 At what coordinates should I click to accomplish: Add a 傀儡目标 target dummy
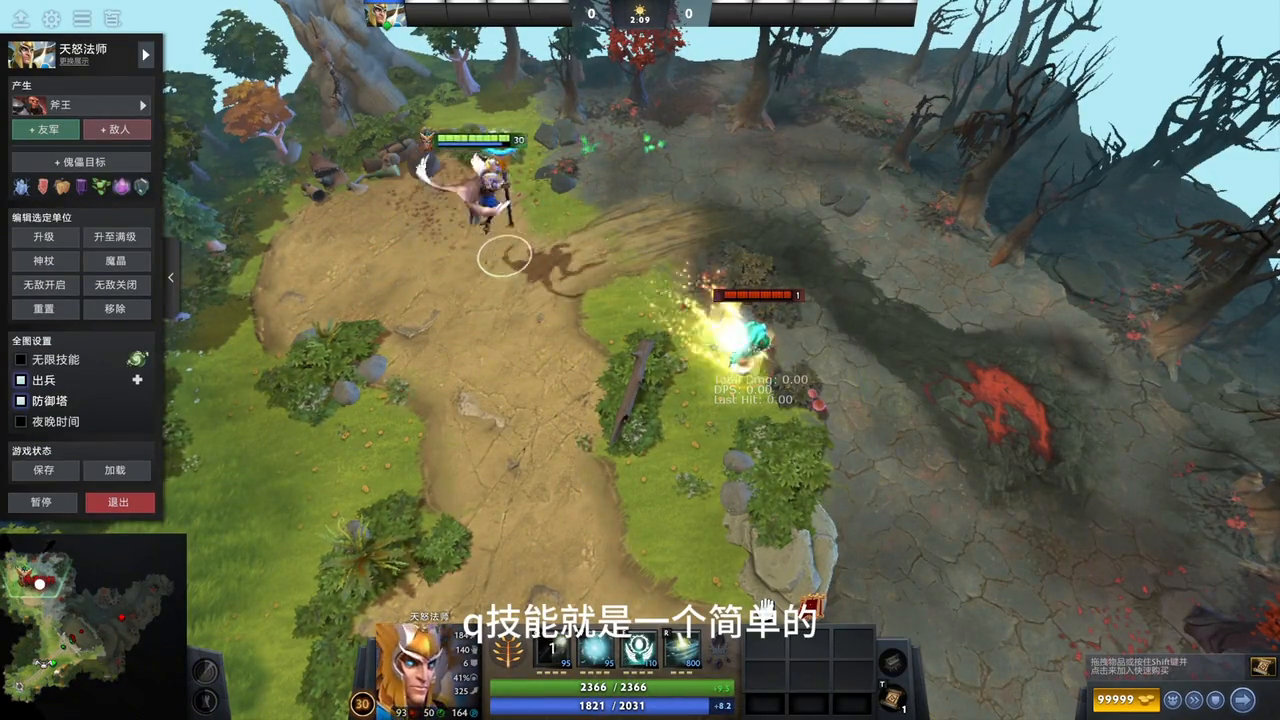81,162
